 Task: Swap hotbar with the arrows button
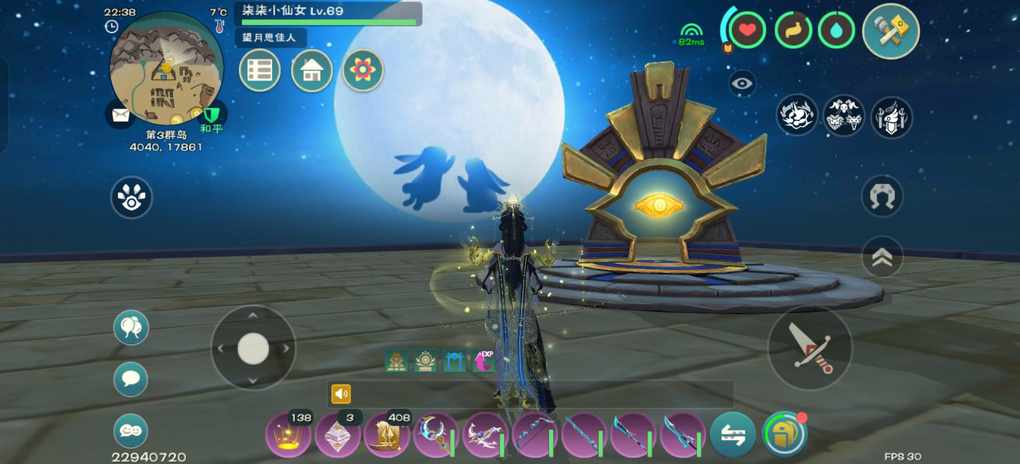(733, 435)
